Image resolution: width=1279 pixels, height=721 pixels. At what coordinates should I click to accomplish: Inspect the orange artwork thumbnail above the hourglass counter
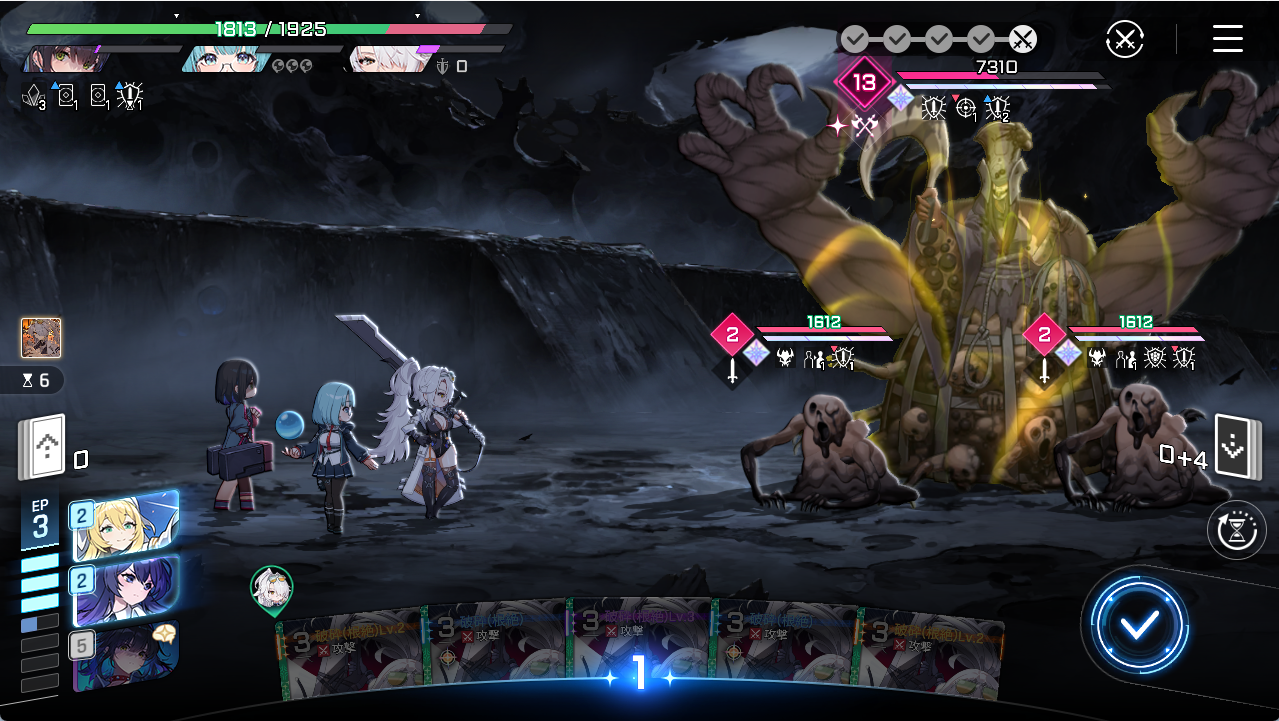(x=41, y=338)
